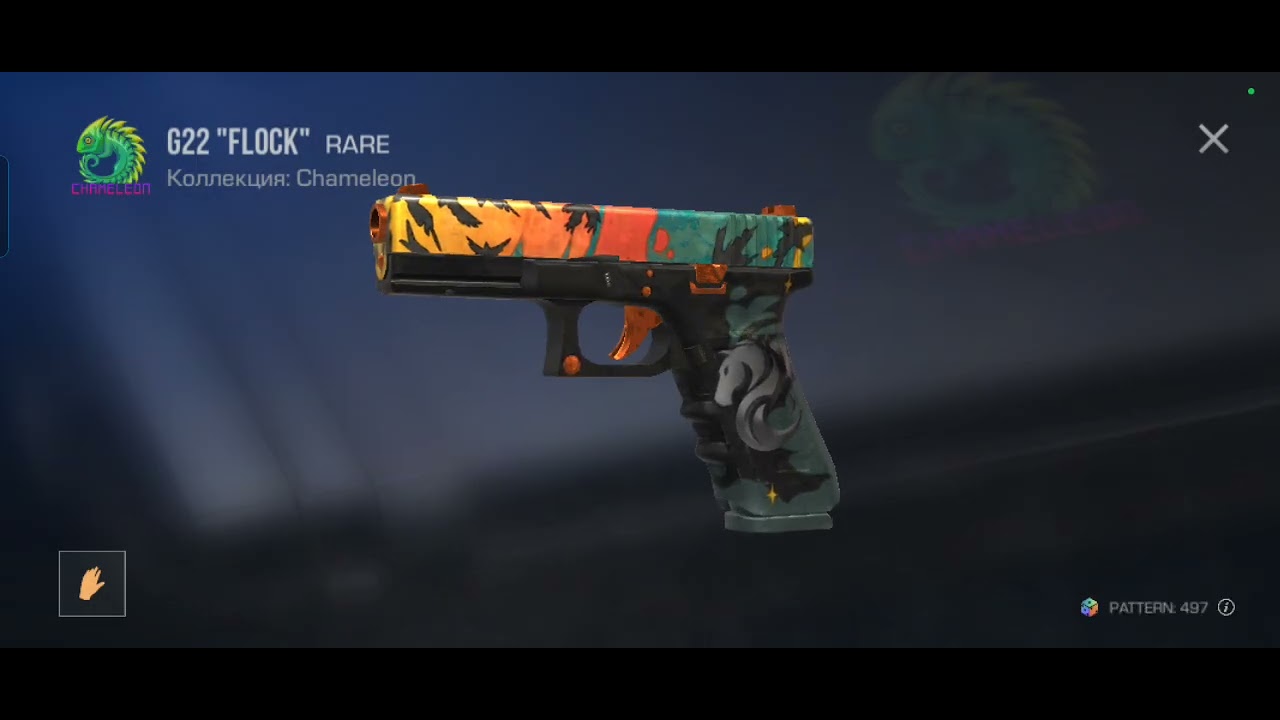Open the pattern info tooltip icon
The image size is (1280, 720).
point(1226,608)
